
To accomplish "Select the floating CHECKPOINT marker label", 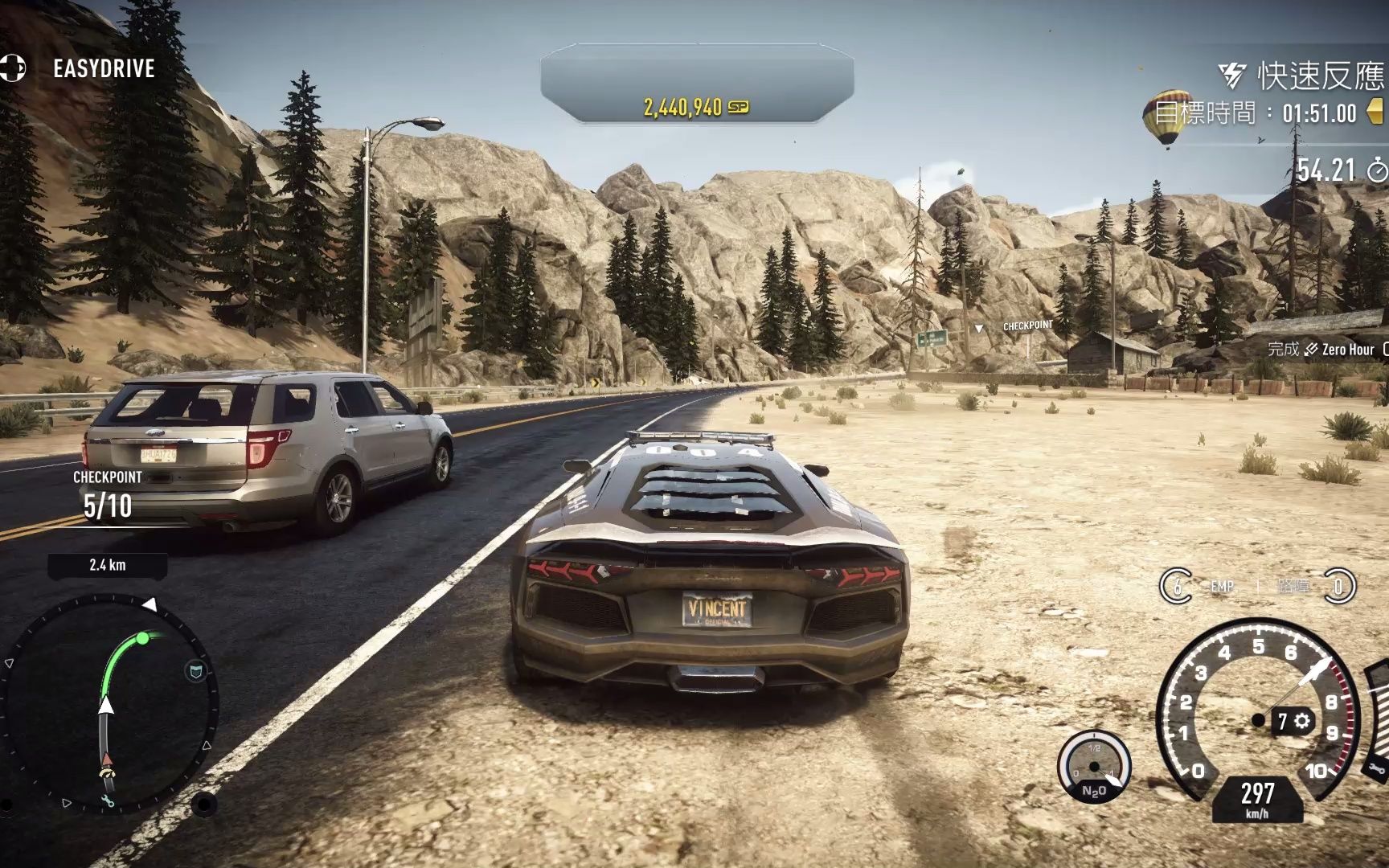I will 1027,325.
